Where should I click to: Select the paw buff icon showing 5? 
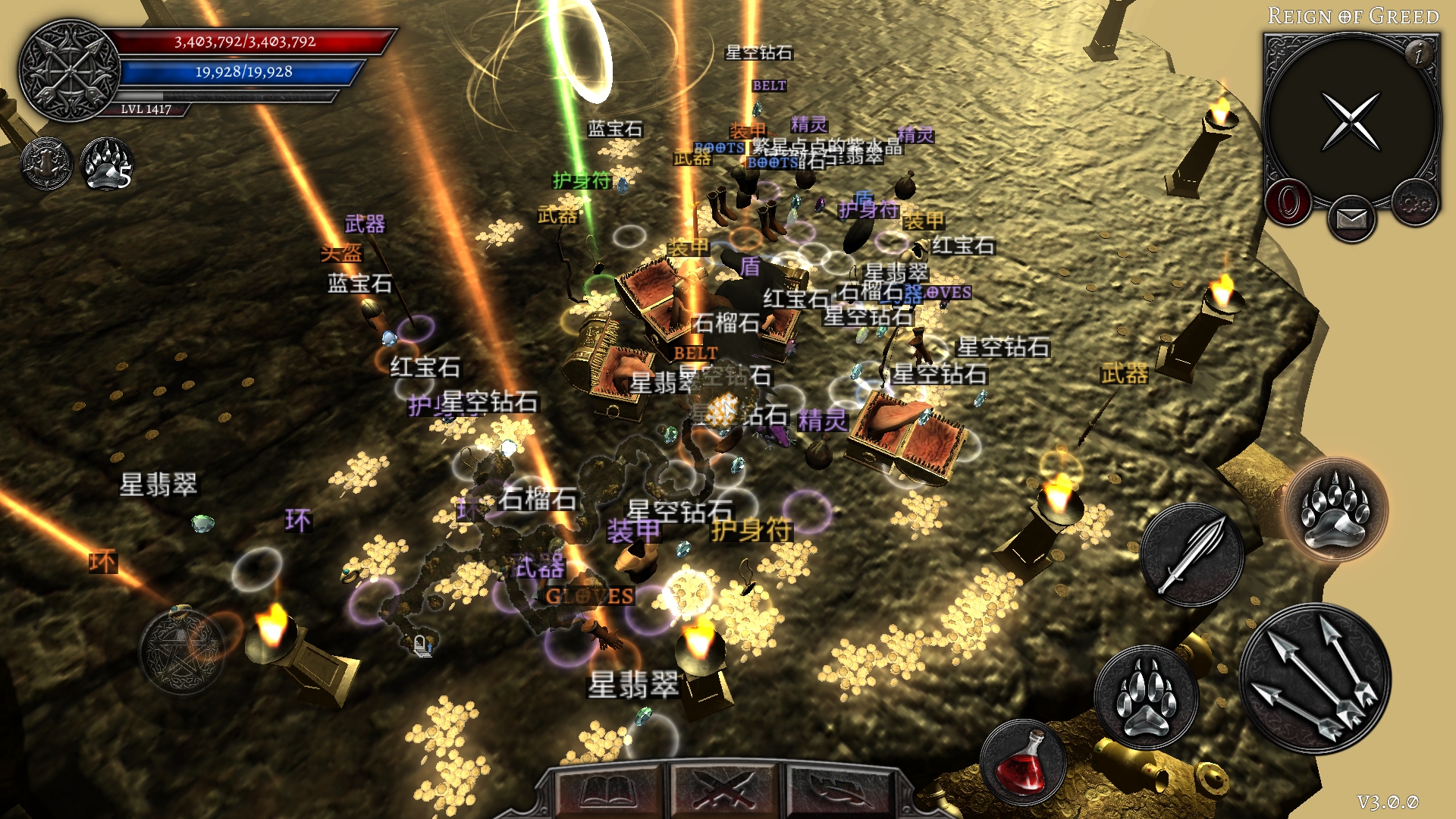[107, 163]
